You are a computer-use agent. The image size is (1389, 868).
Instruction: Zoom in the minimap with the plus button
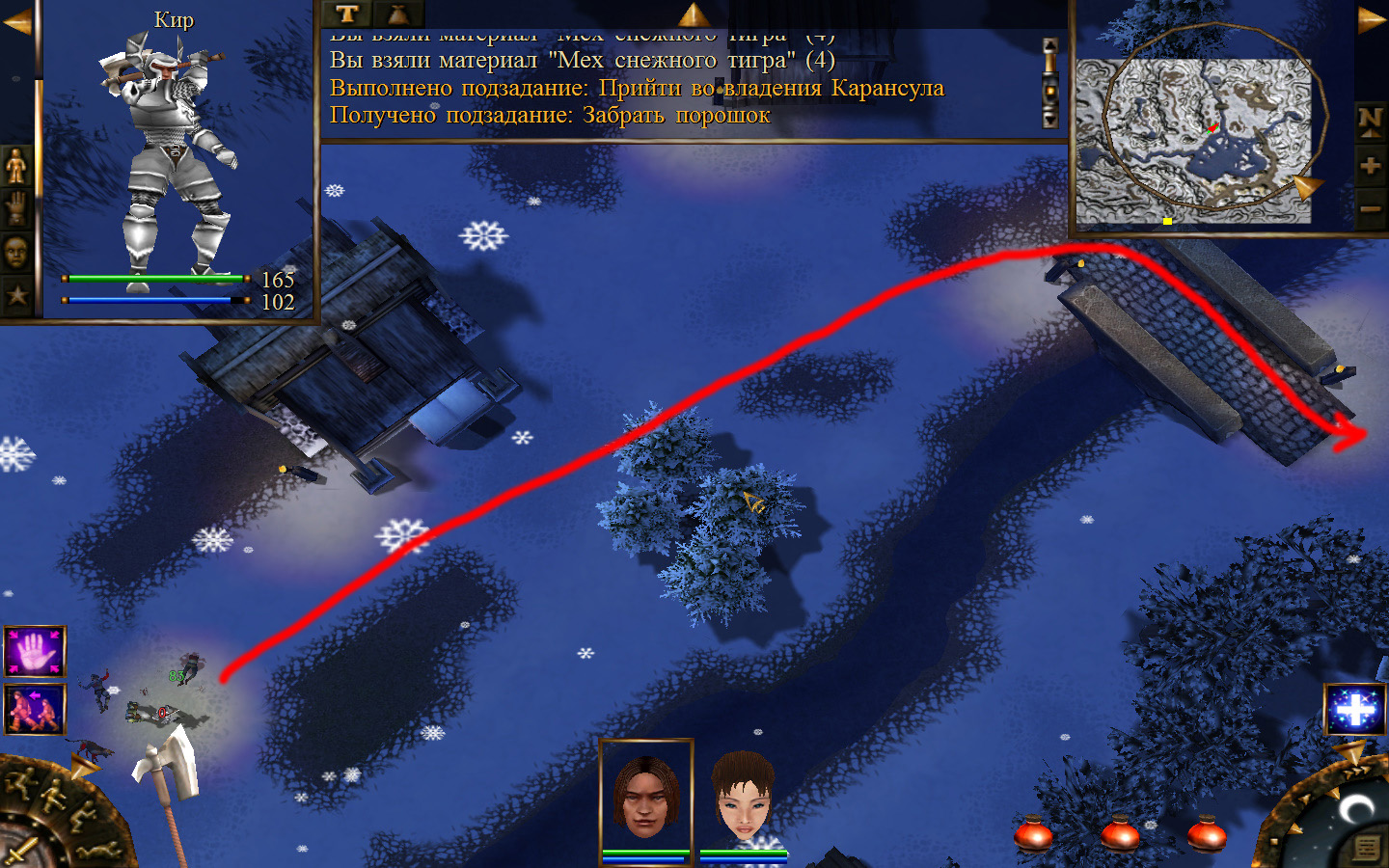[x=1370, y=166]
